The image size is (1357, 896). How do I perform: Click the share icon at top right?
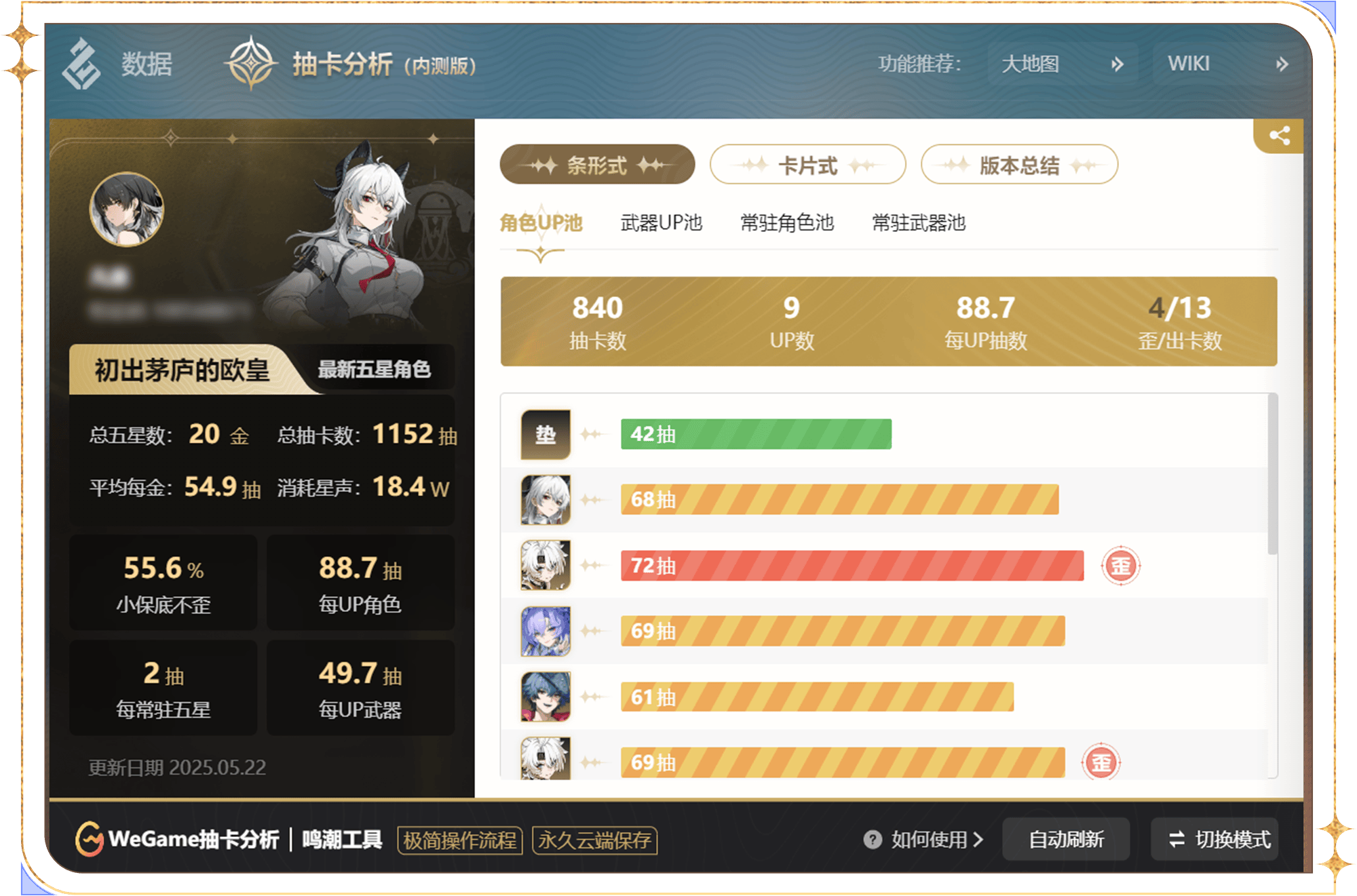[1280, 136]
